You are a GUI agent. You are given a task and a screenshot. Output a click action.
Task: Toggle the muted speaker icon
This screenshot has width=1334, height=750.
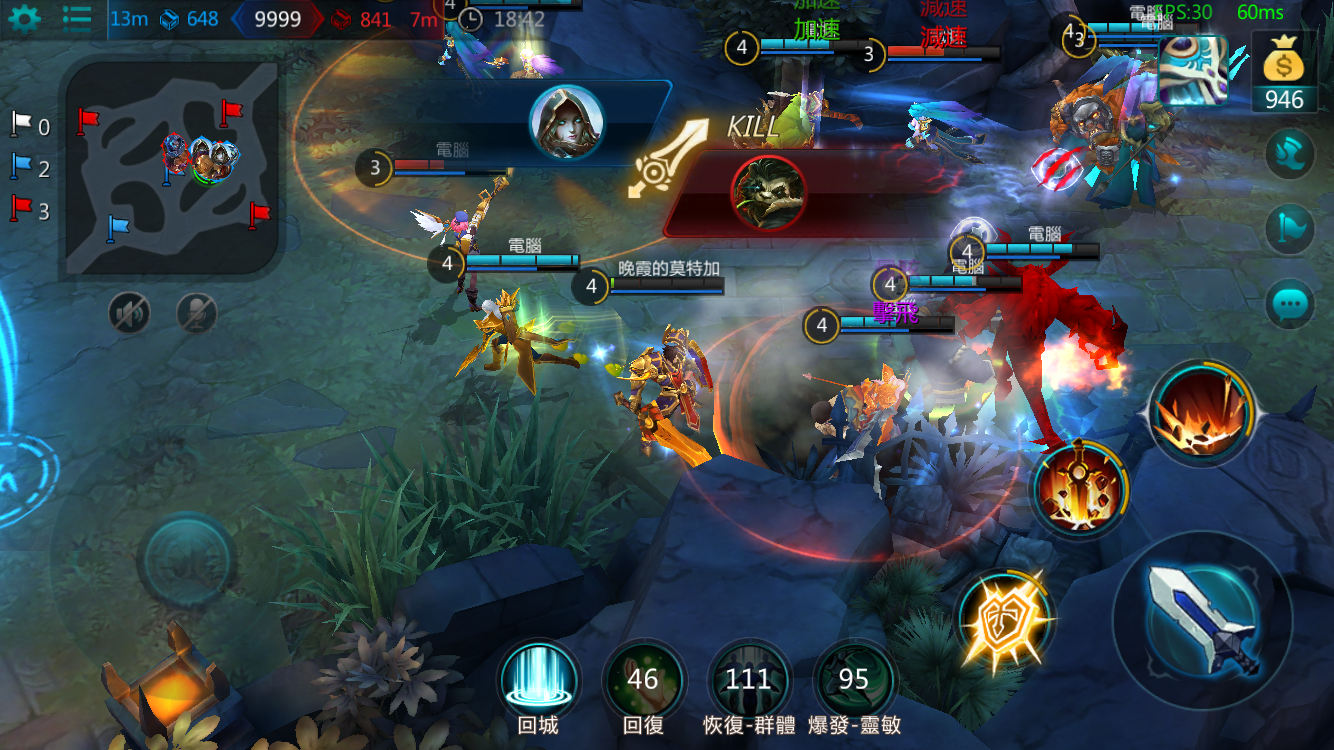[x=129, y=314]
